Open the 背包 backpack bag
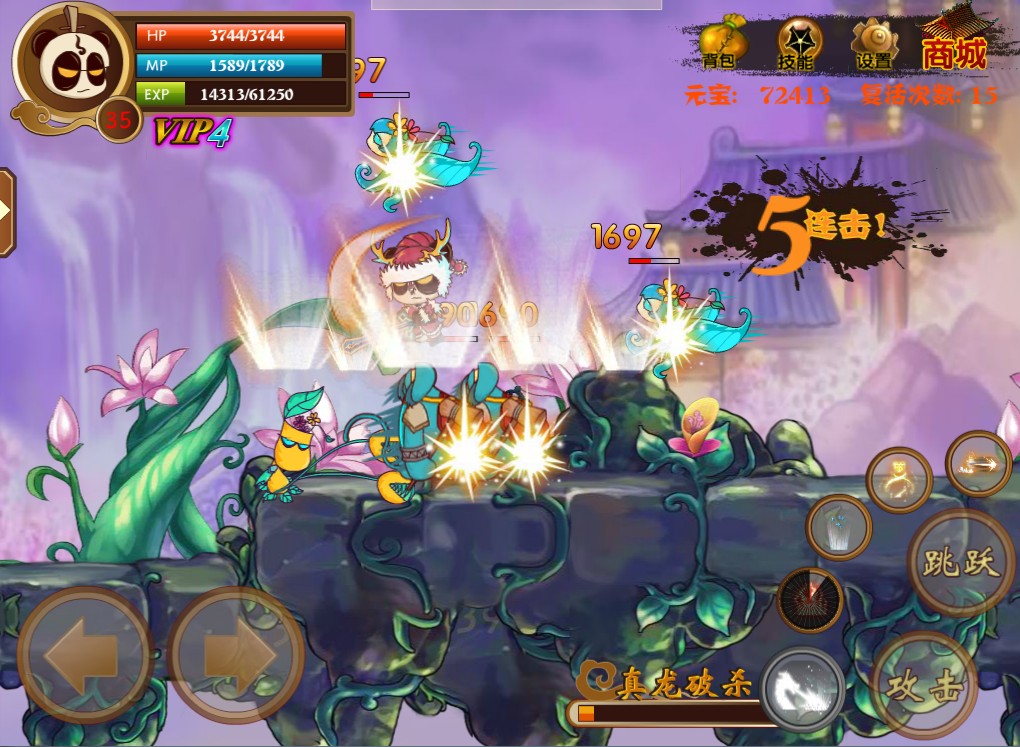Viewport: 1020px width, 747px height. tap(722, 44)
